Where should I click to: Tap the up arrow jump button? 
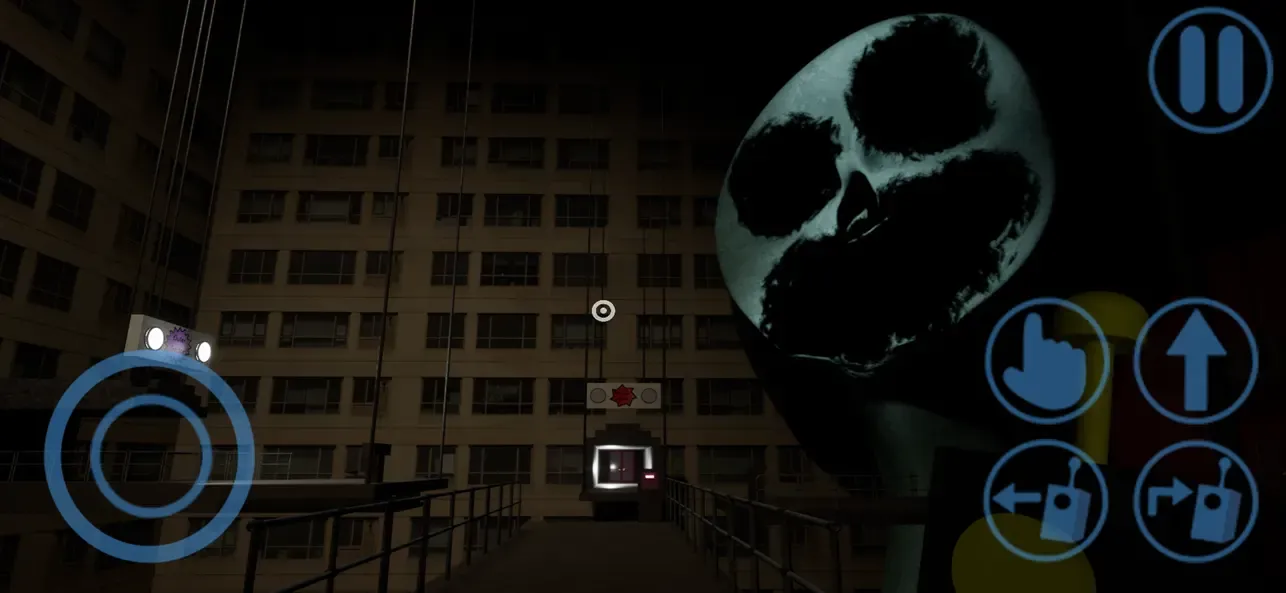pos(1196,360)
